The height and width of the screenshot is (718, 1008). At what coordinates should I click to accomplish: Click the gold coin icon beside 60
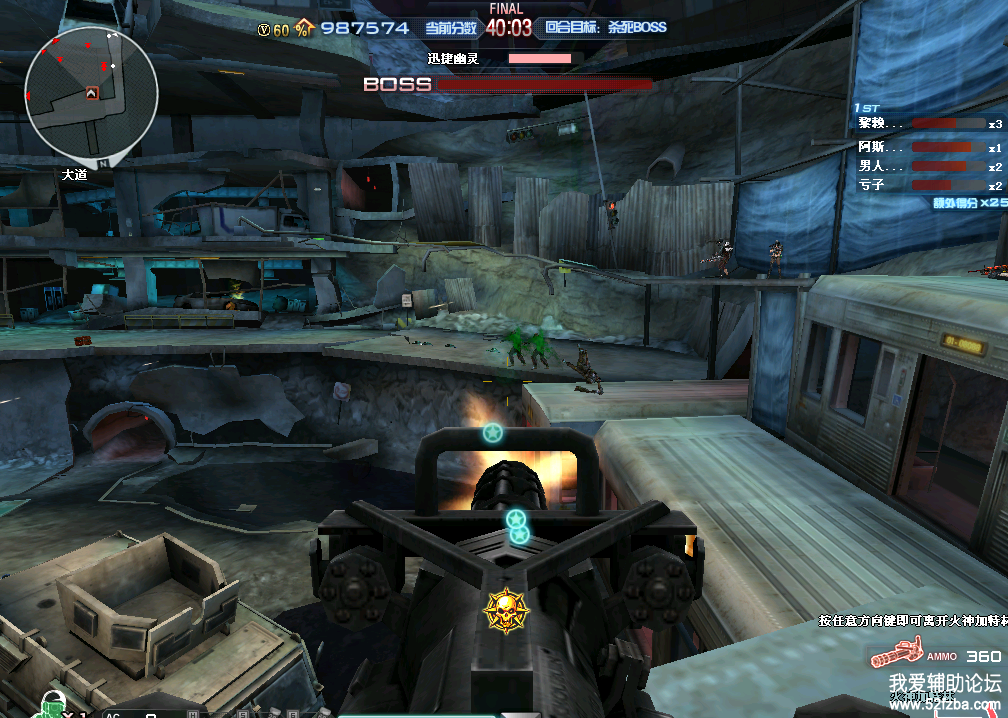pos(264,30)
